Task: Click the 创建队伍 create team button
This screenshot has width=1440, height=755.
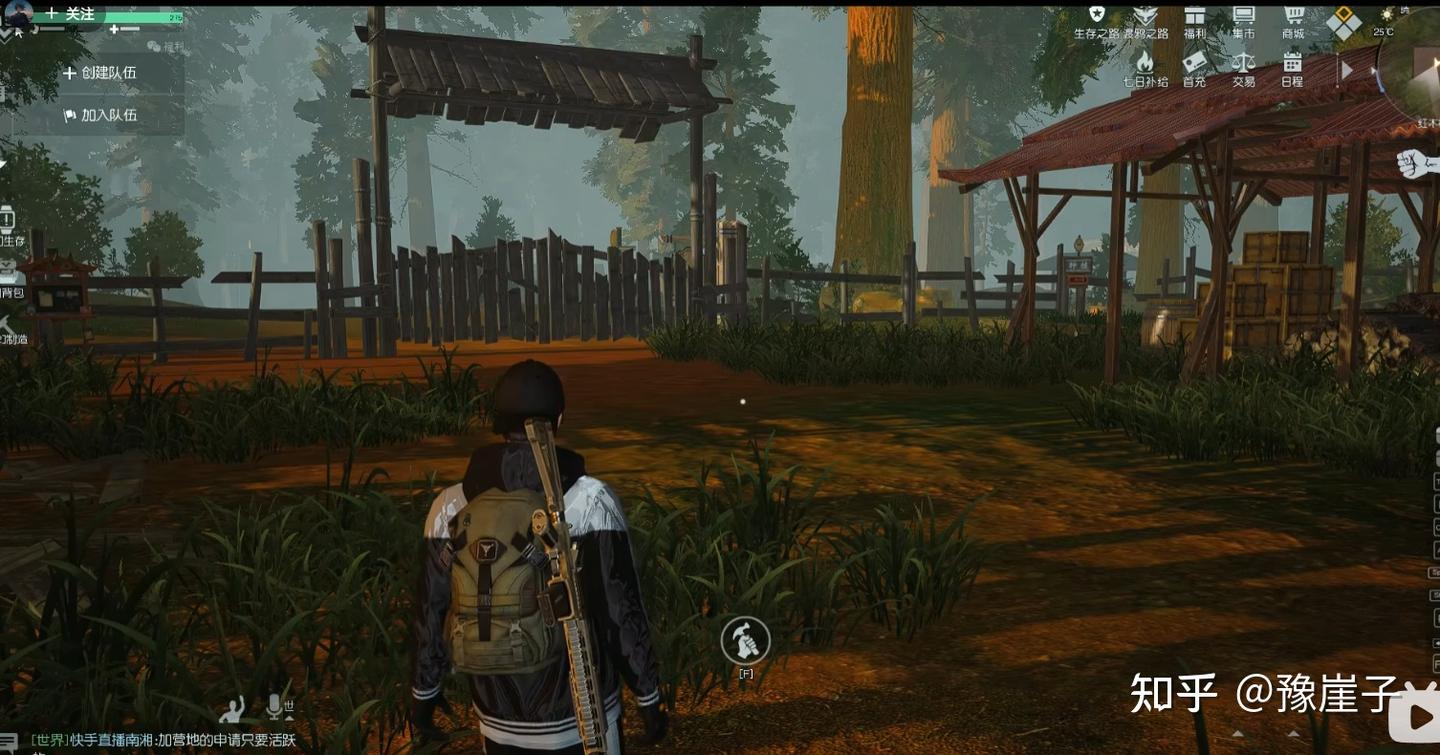Action: (x=100, y=73)
